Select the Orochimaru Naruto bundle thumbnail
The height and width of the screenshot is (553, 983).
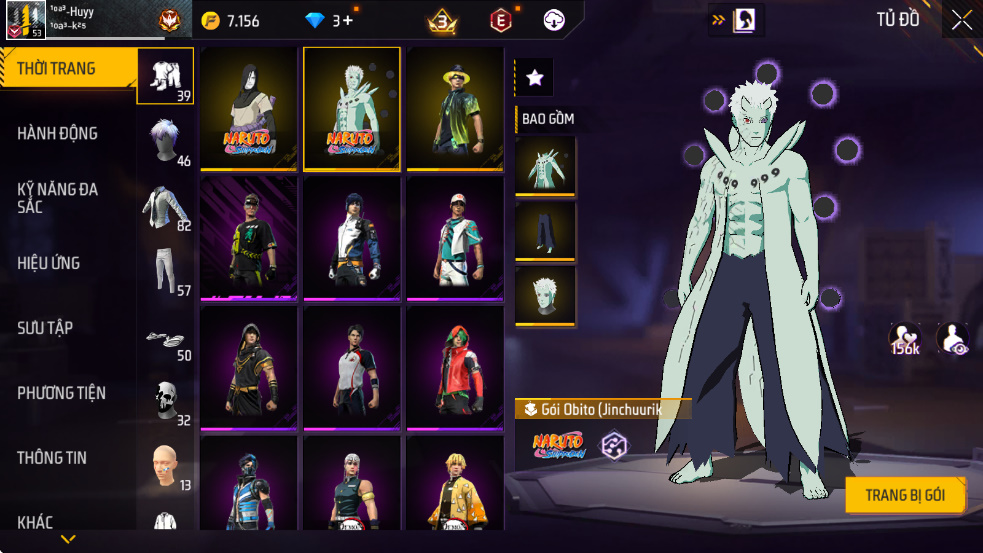(x=249, y=109)
